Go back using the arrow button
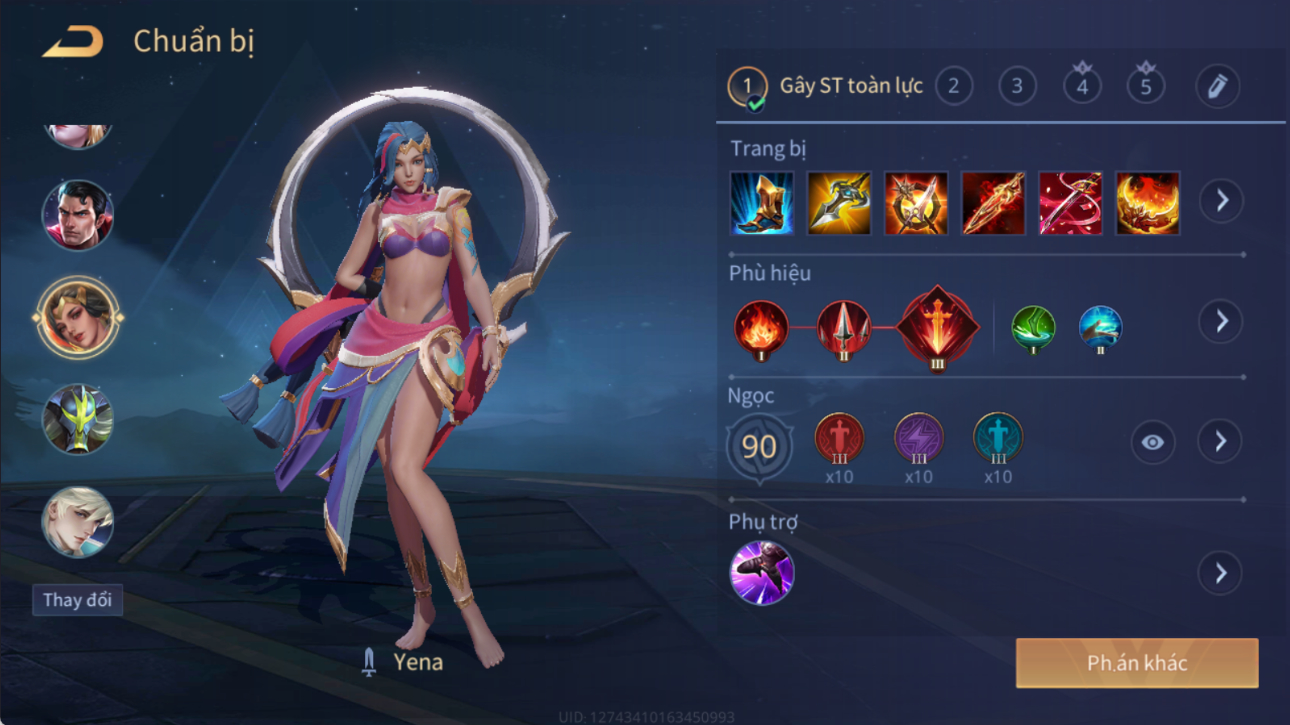Screen dimensions: 1290x725 (x=73, y=42)
